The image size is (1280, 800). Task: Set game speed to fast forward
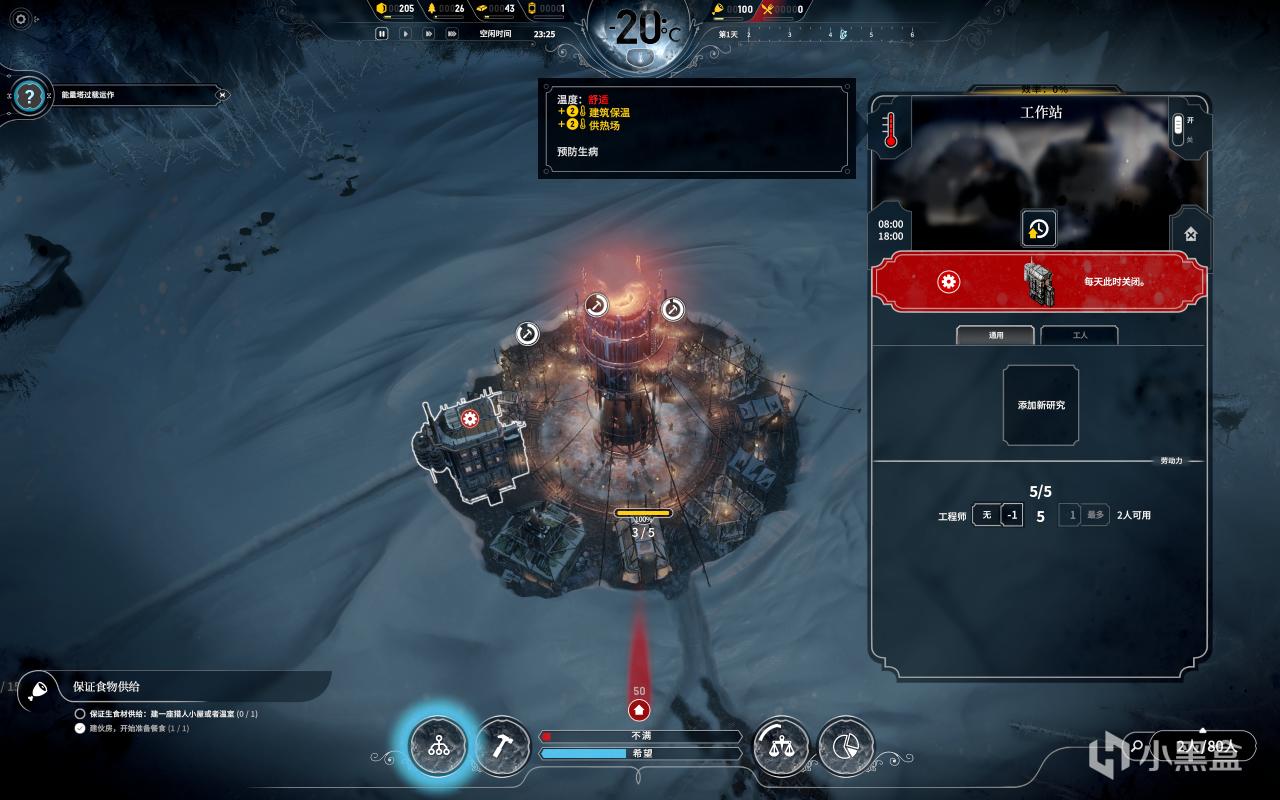[x=428, y=33]
